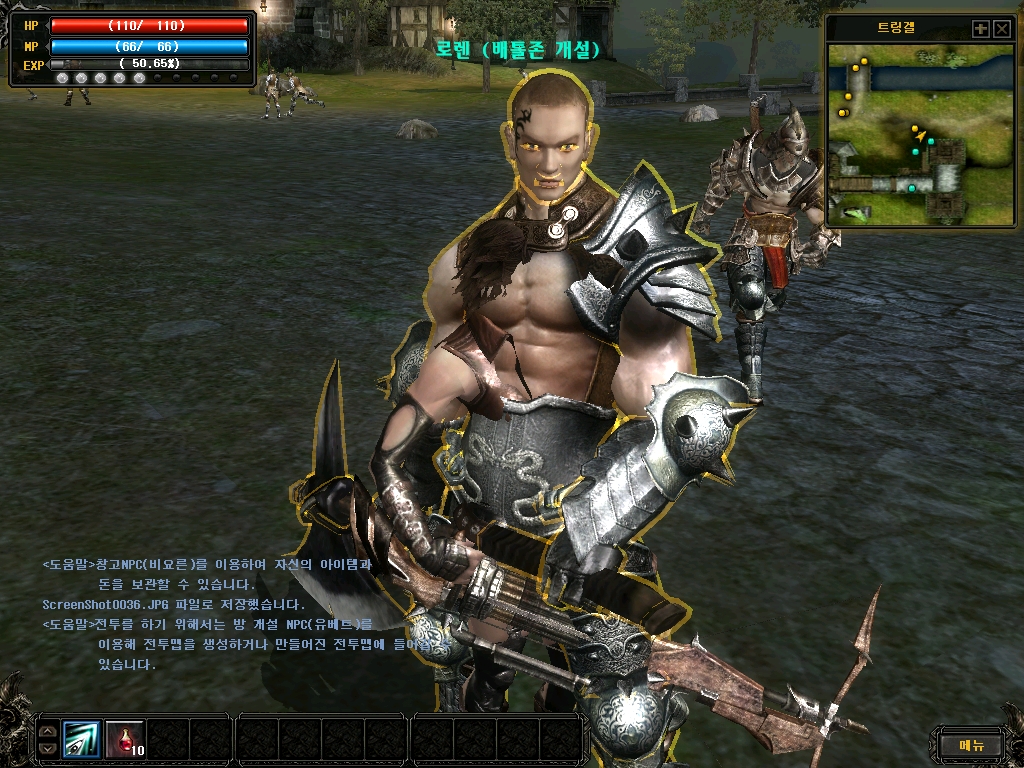Activate the blue slash skill in the hotbar
Viewport: 1024px width, 768px height.
[x=82, y=739]
